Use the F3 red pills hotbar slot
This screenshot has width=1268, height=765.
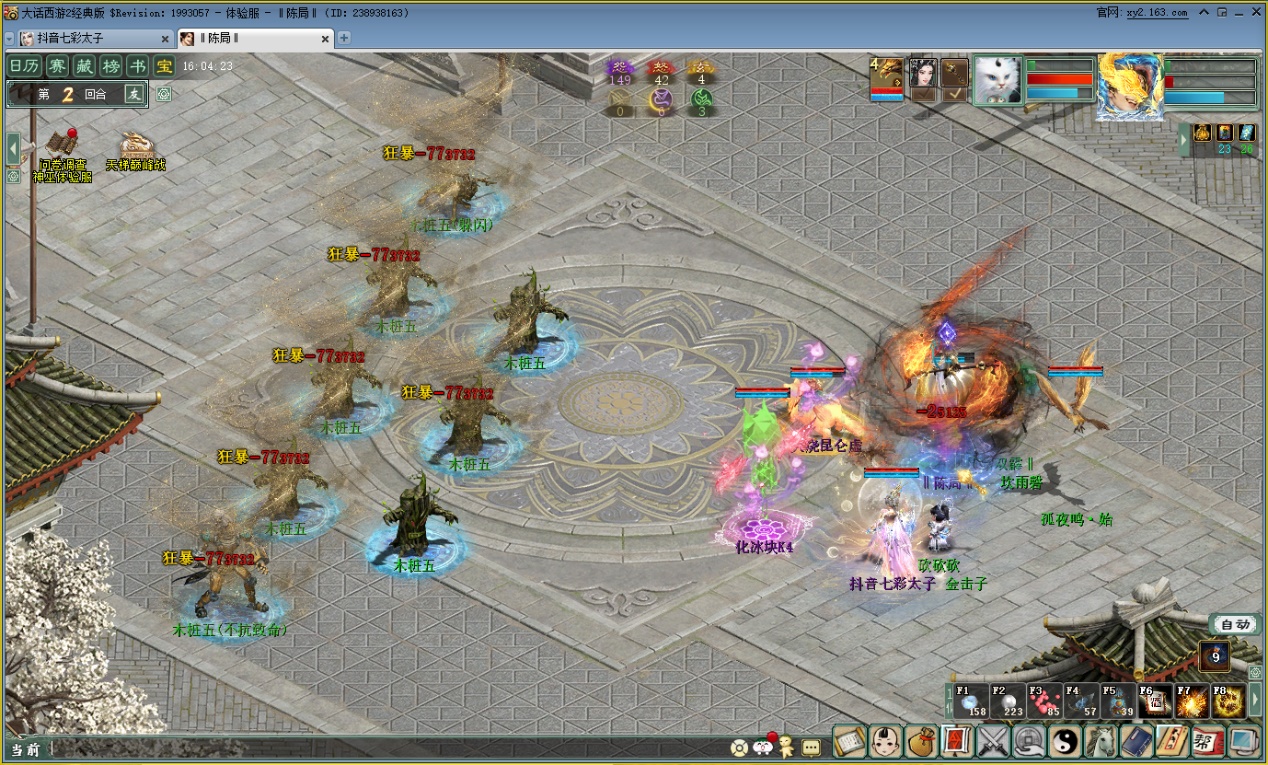[1045, 701]
